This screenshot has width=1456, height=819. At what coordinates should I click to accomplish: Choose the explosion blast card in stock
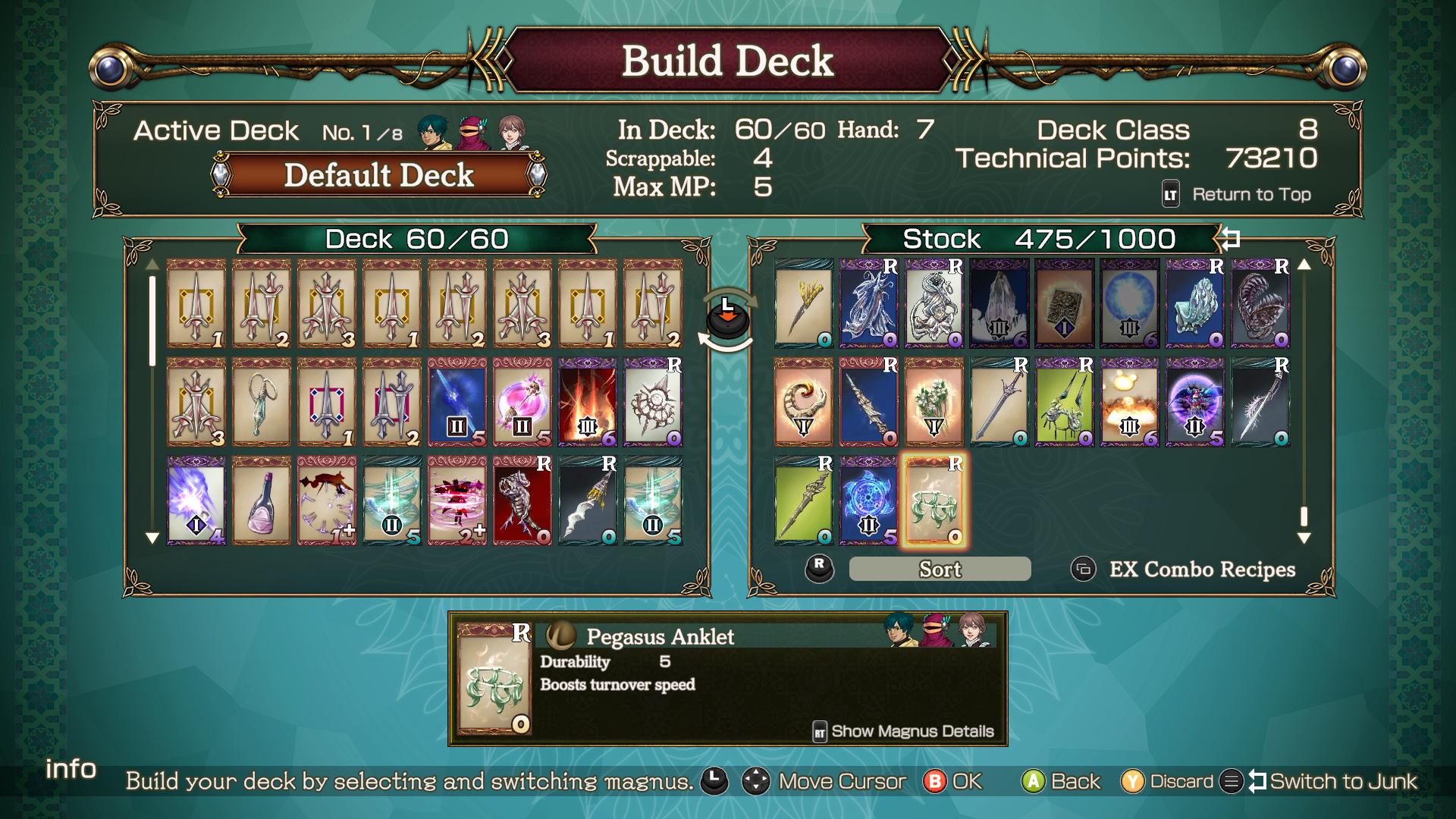pyautogui.click(x=1129, y=402)
